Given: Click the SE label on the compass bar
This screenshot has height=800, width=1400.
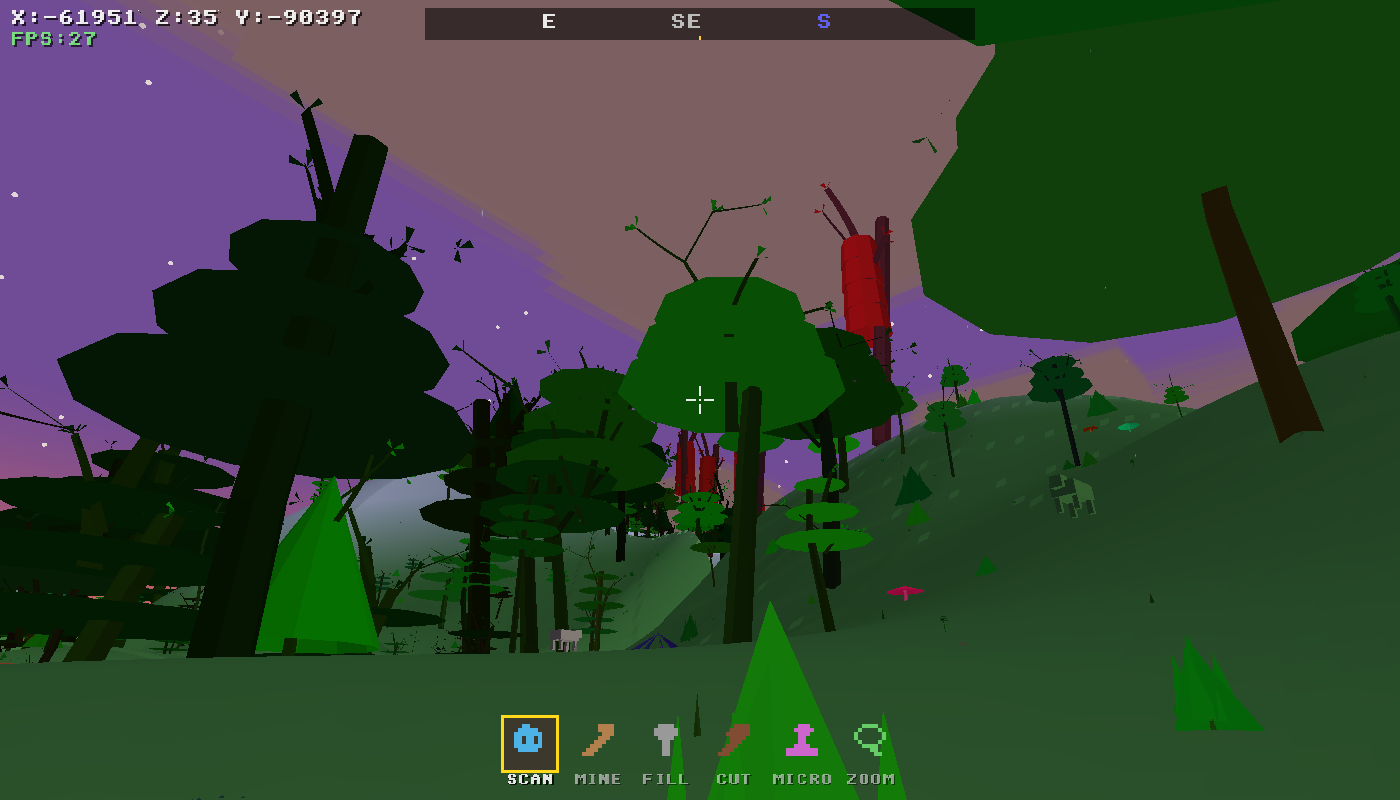Looking at the screenshot, I should pos(686,21).
